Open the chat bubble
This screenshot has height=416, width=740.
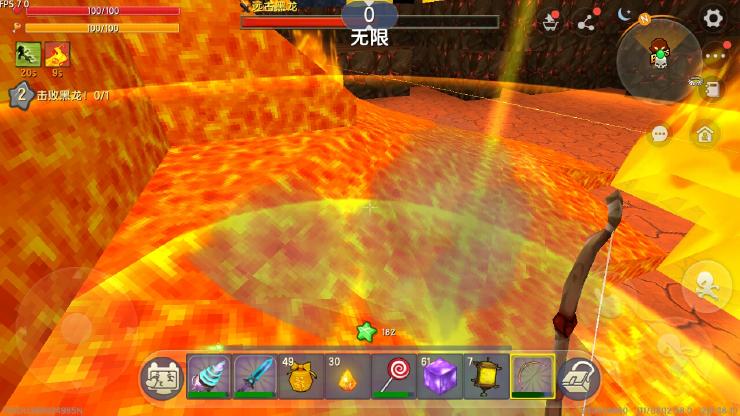coord(659,134)
